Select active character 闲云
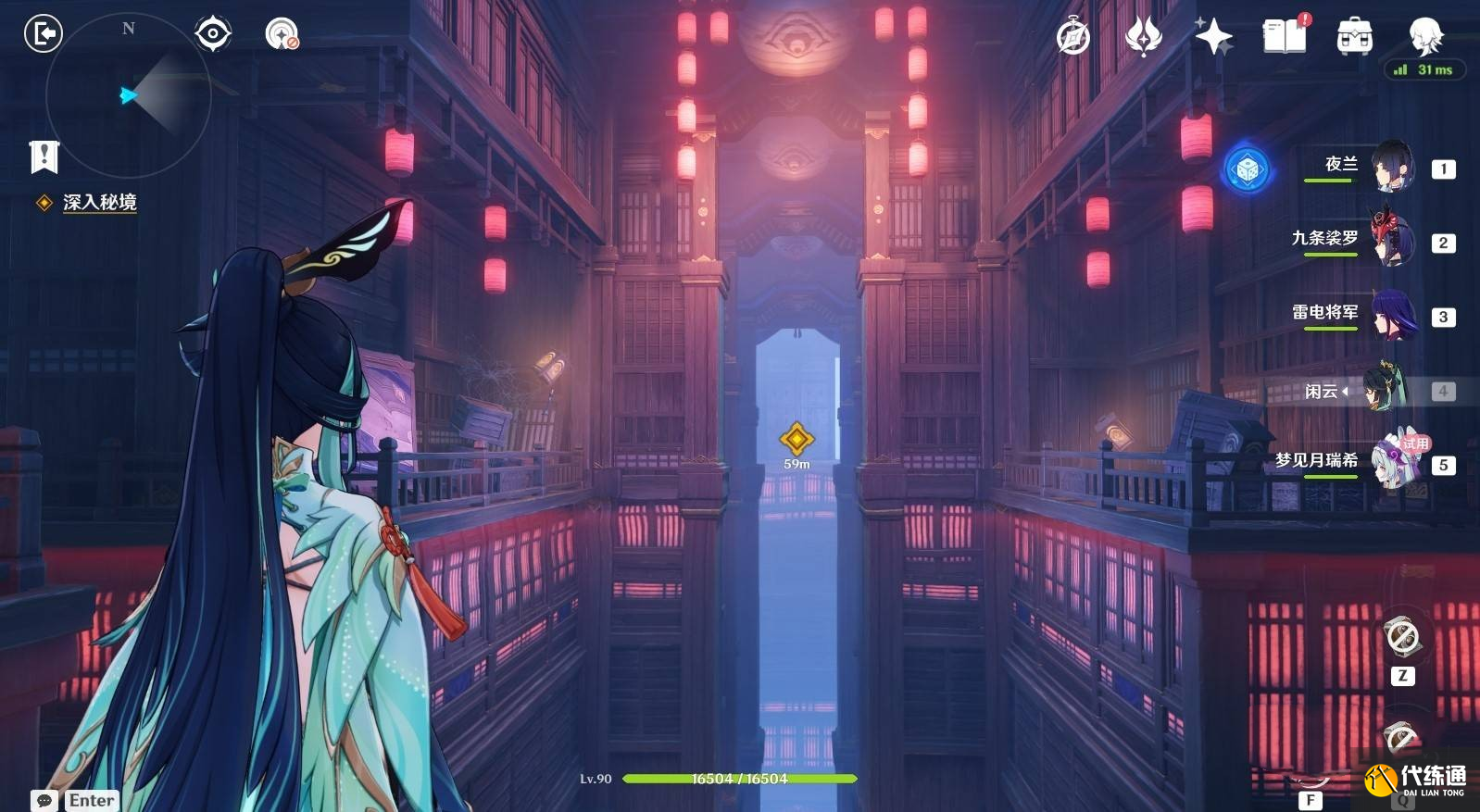Screen dimensions: 1480x812 click(1386, 389)
